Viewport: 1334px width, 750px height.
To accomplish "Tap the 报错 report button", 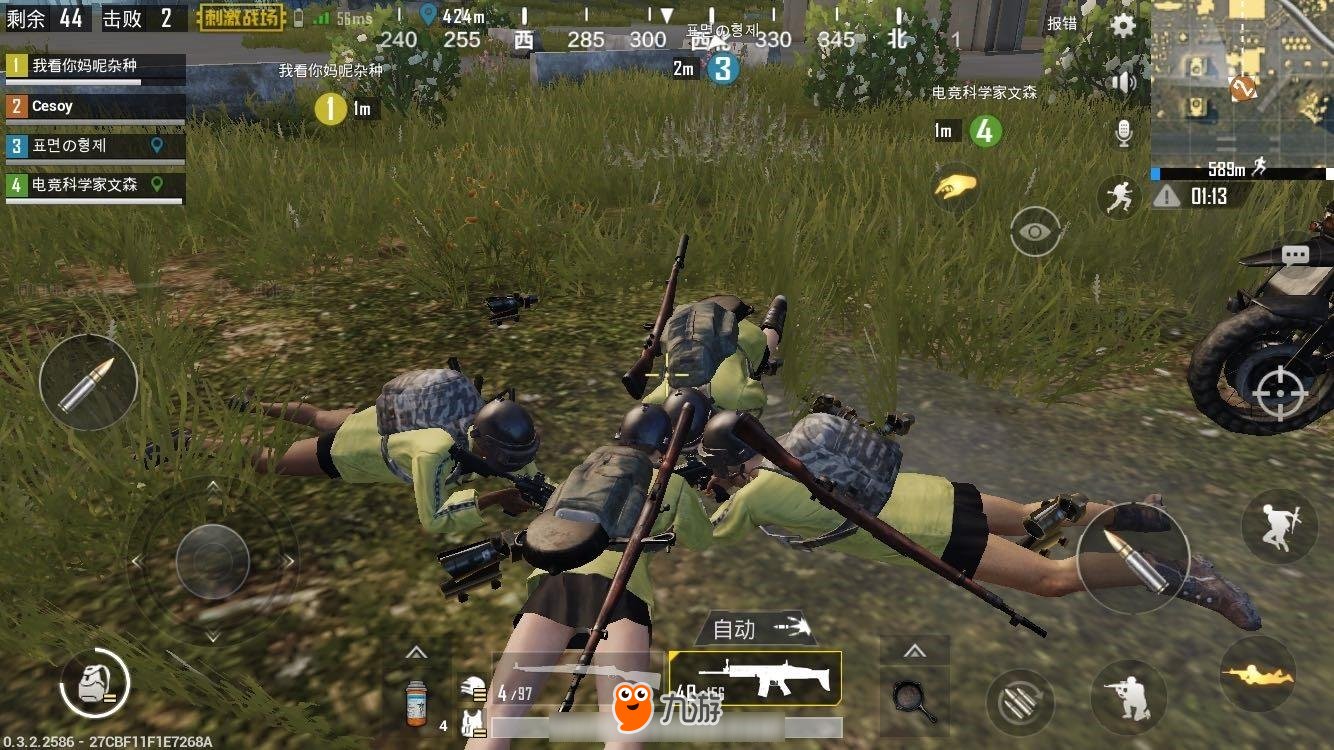I will [1062, 23].
